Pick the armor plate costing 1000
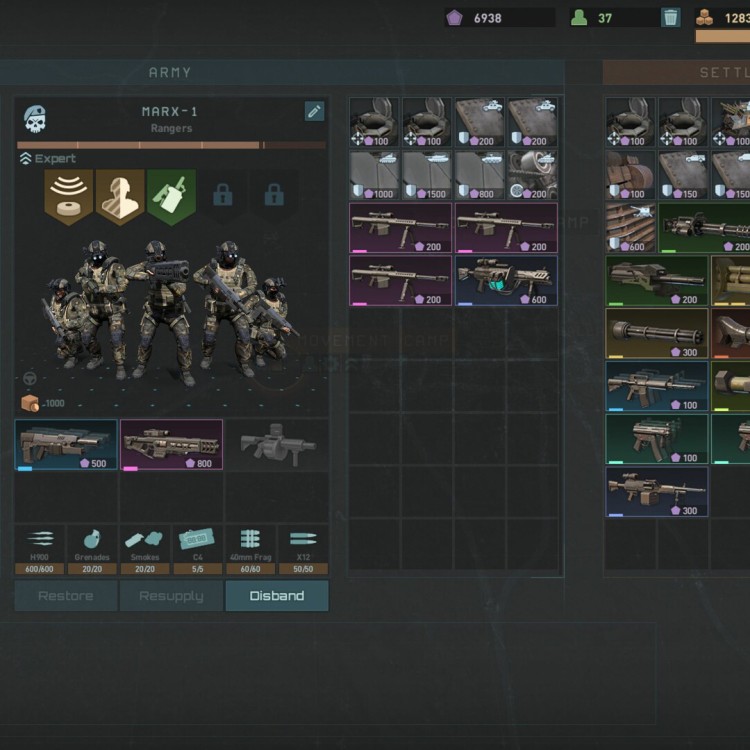Screen dimensions: 750x750 374,175
